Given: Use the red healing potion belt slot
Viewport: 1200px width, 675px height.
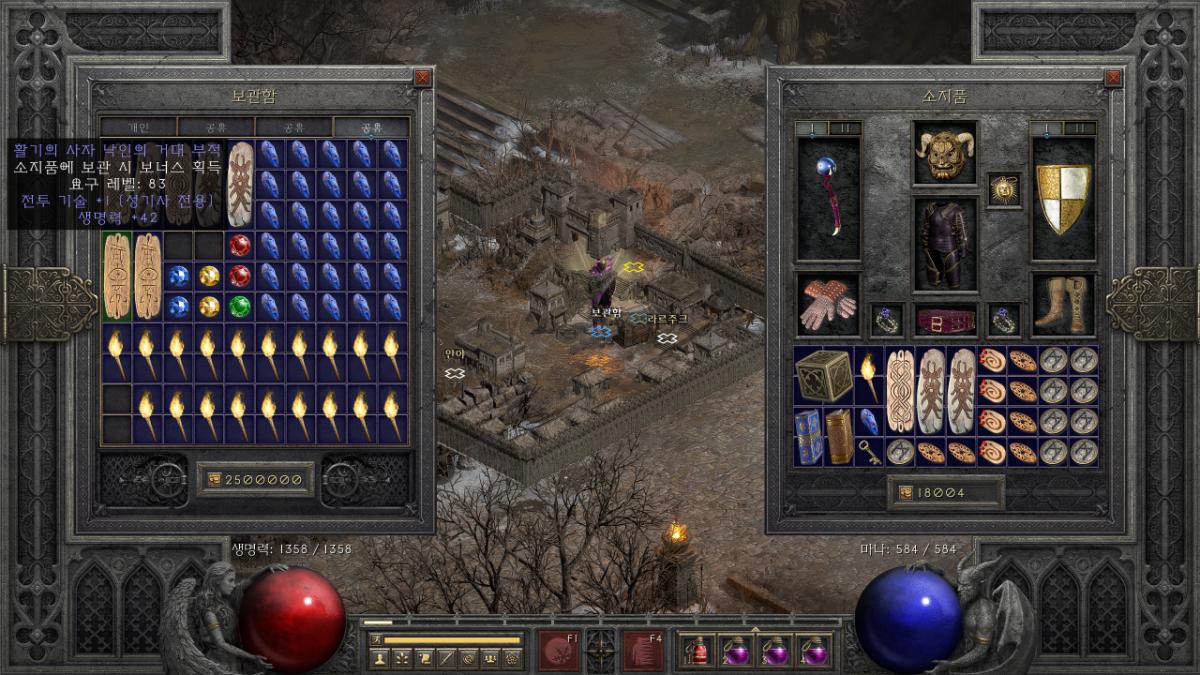Looking at the screenshot, I should coord(696,651).
